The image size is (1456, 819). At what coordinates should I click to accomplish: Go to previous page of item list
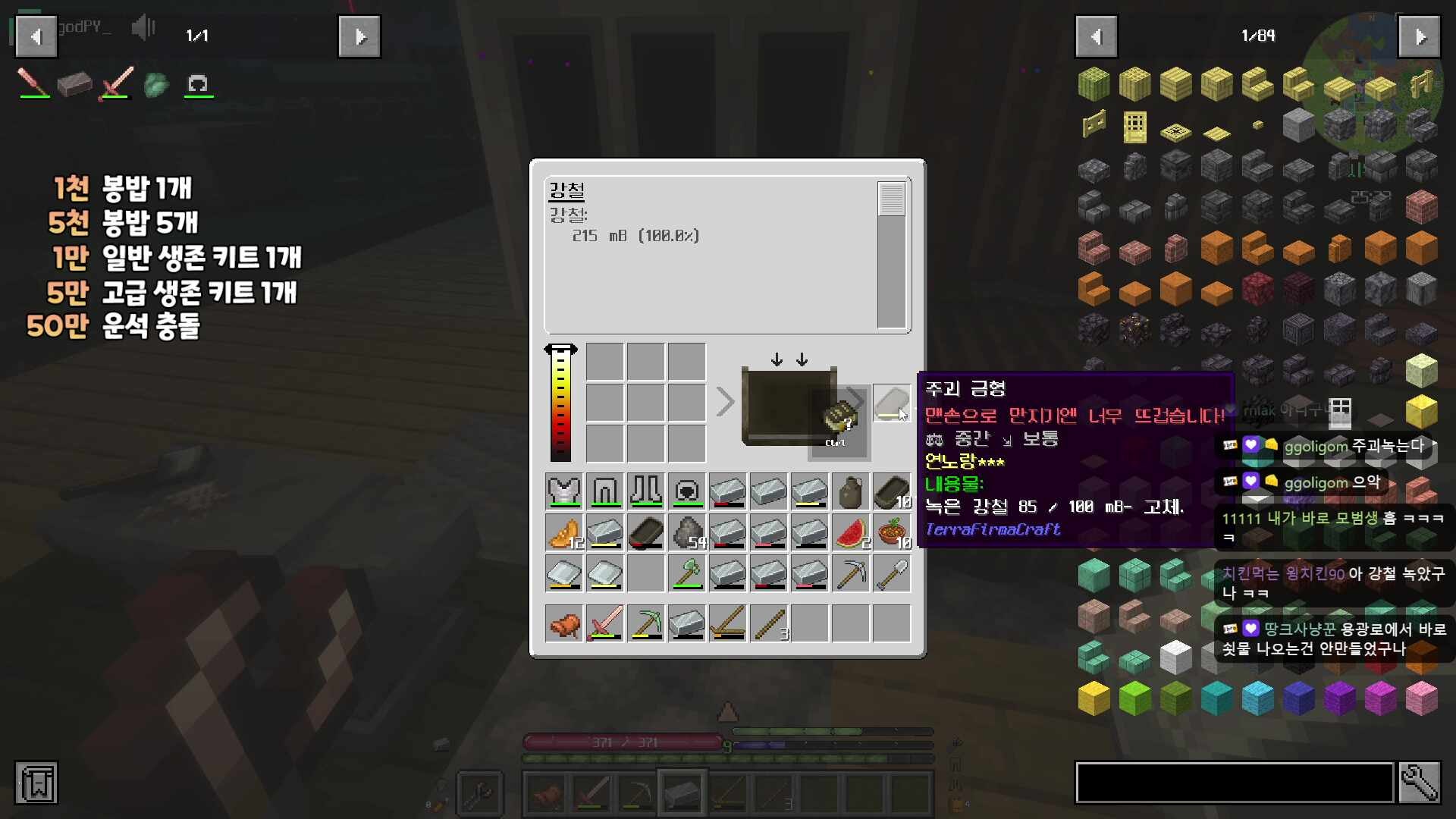pos(1096,36)
